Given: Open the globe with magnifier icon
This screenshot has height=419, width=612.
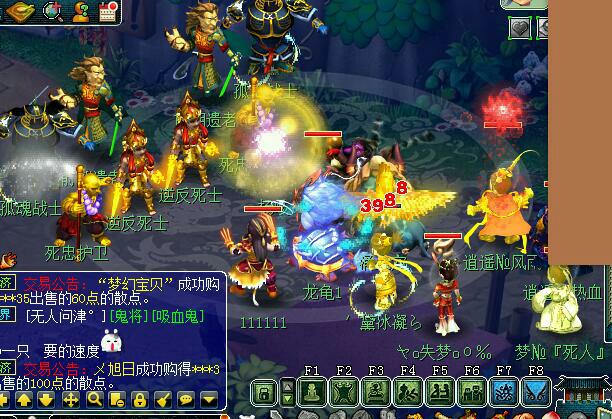Looking at the screenshot, I should pyautogui.click(x=53, y=11).
